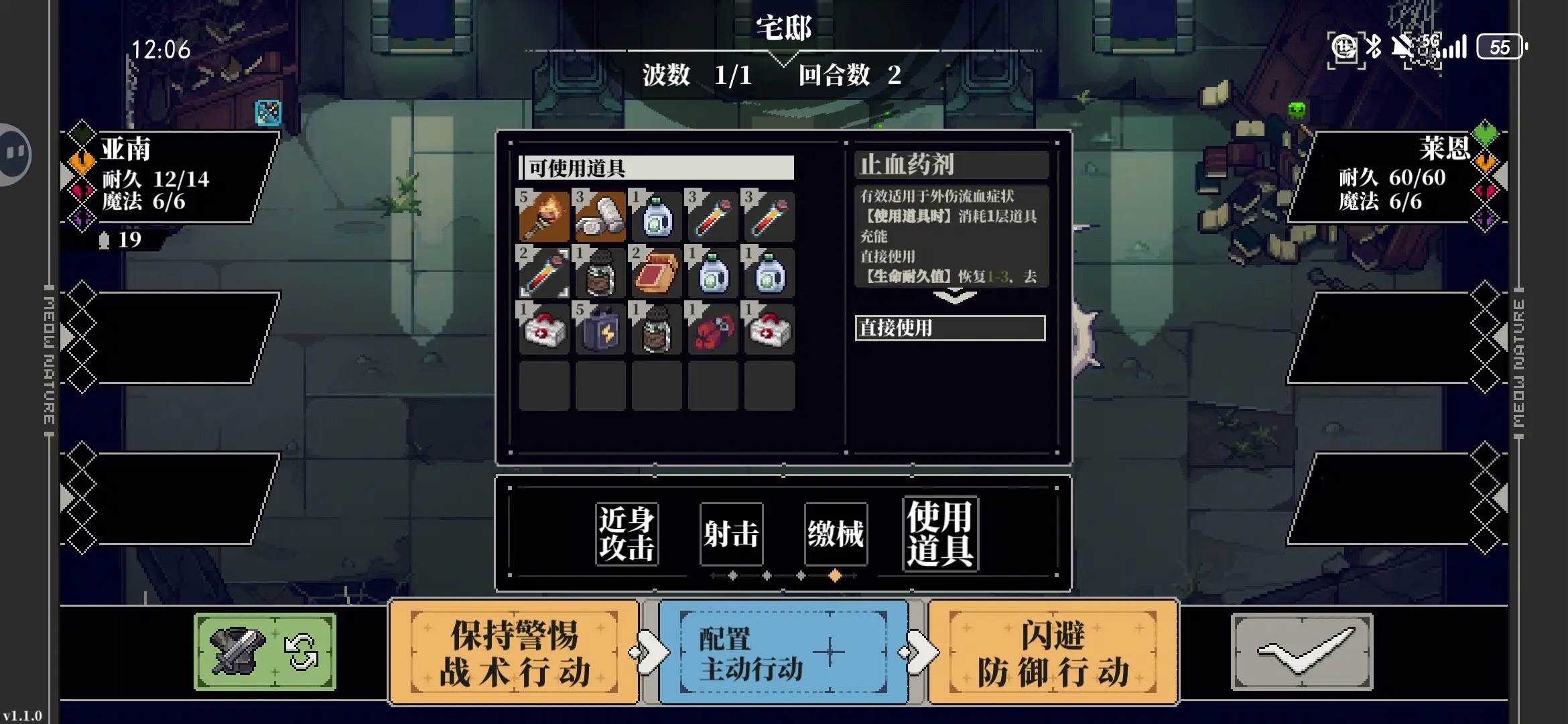Select the burning torch item slot
This screenshot has width=1568, height=724.
543,216
